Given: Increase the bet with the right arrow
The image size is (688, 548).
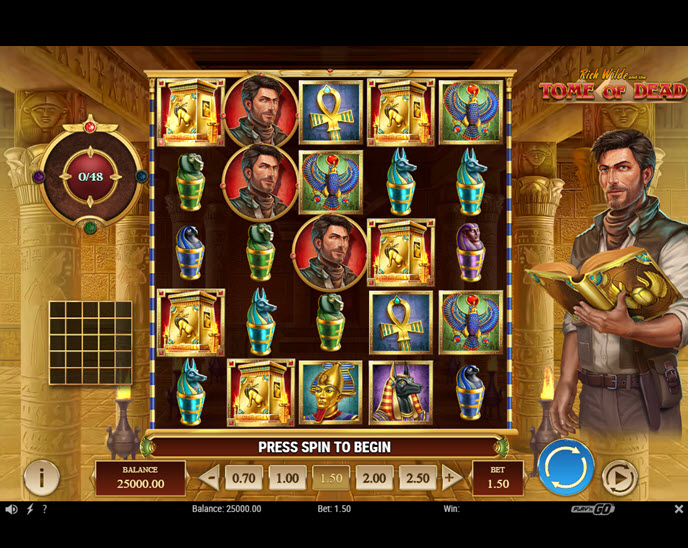Looking at the screenshot, I should (451, 478).
